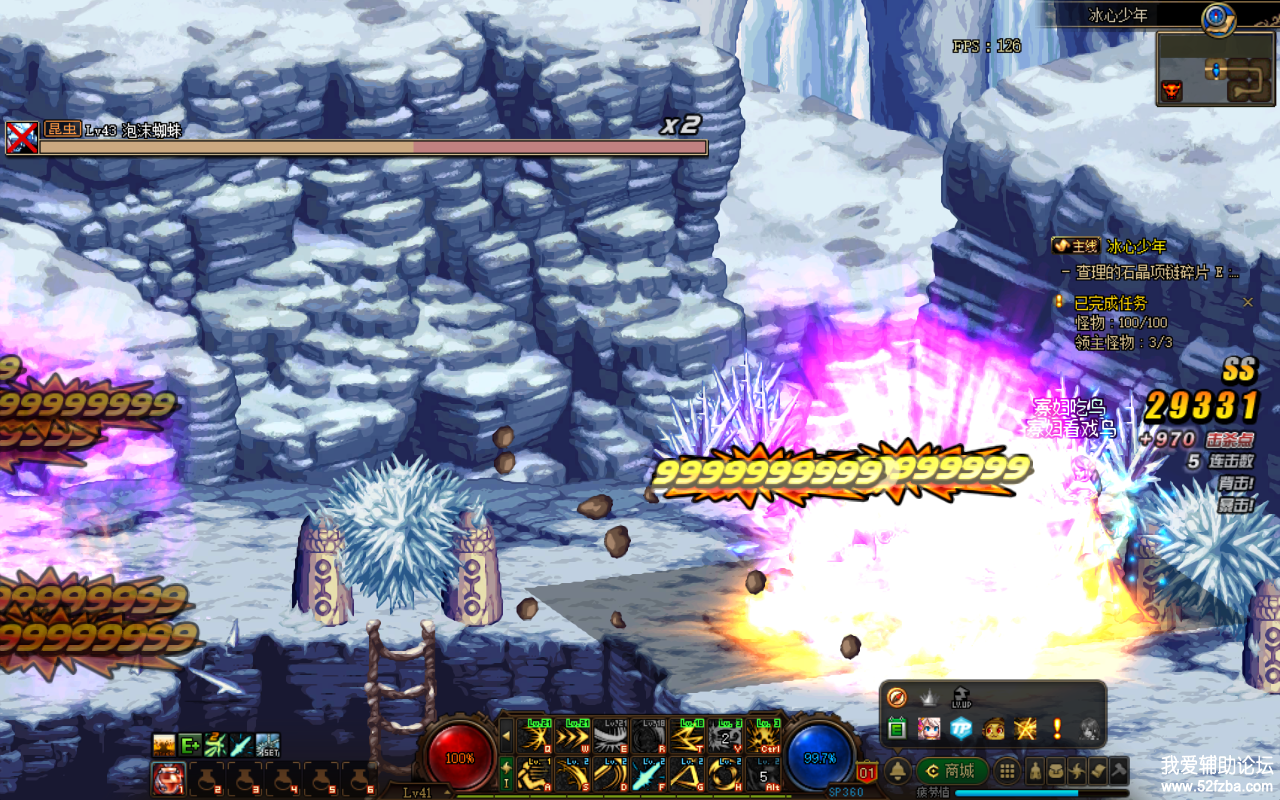The width and height of the screenshot is (1280, 800).
Task: Open the 商城 shop button
Action: point(951,771)
